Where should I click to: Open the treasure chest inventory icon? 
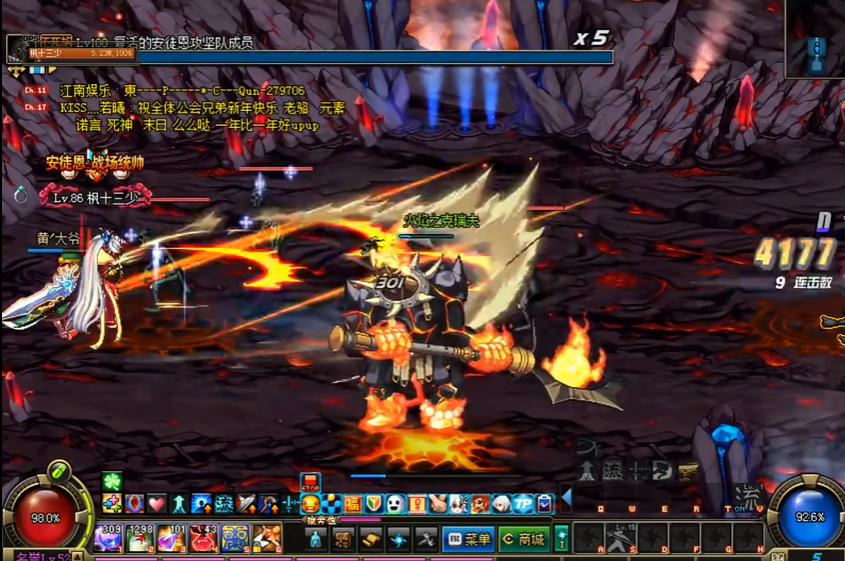tap(343, 540)
